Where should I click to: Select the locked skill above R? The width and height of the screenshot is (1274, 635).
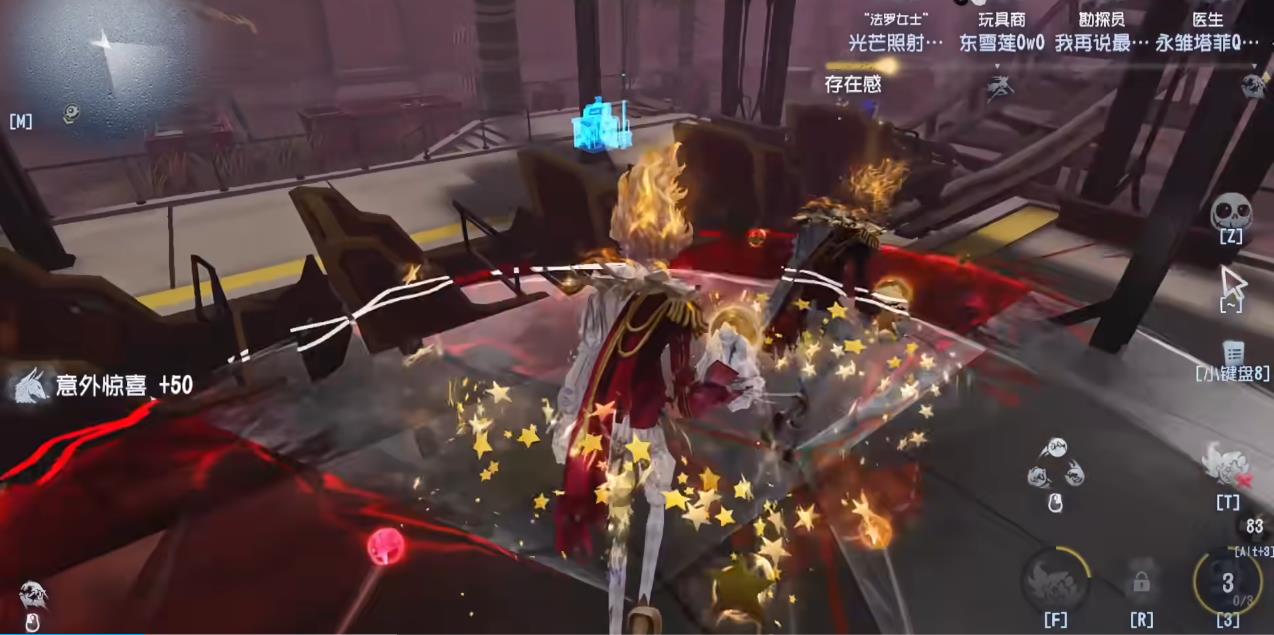pyautogui.click(x=1141, y=580)
